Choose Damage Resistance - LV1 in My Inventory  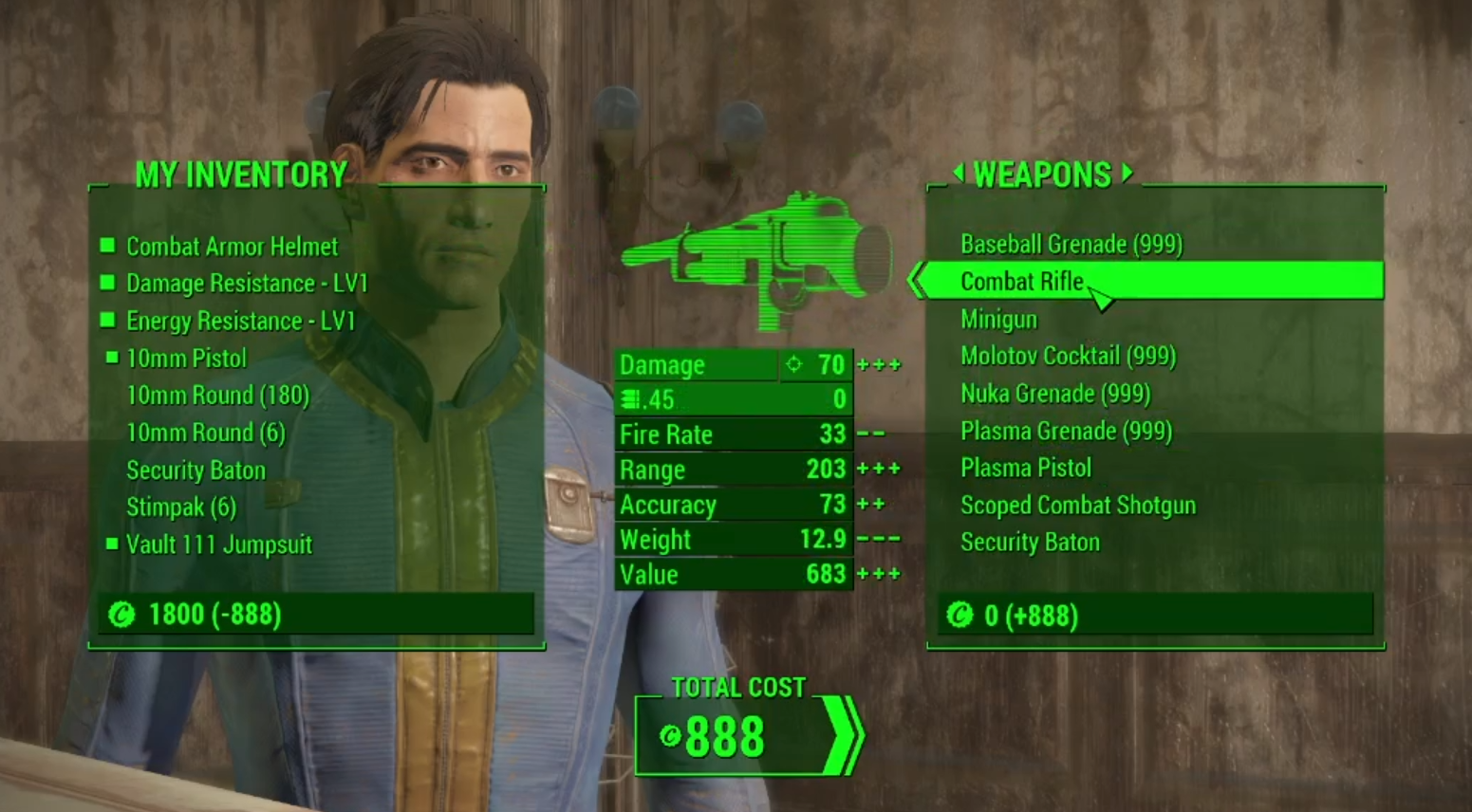[x=246, y=284]
